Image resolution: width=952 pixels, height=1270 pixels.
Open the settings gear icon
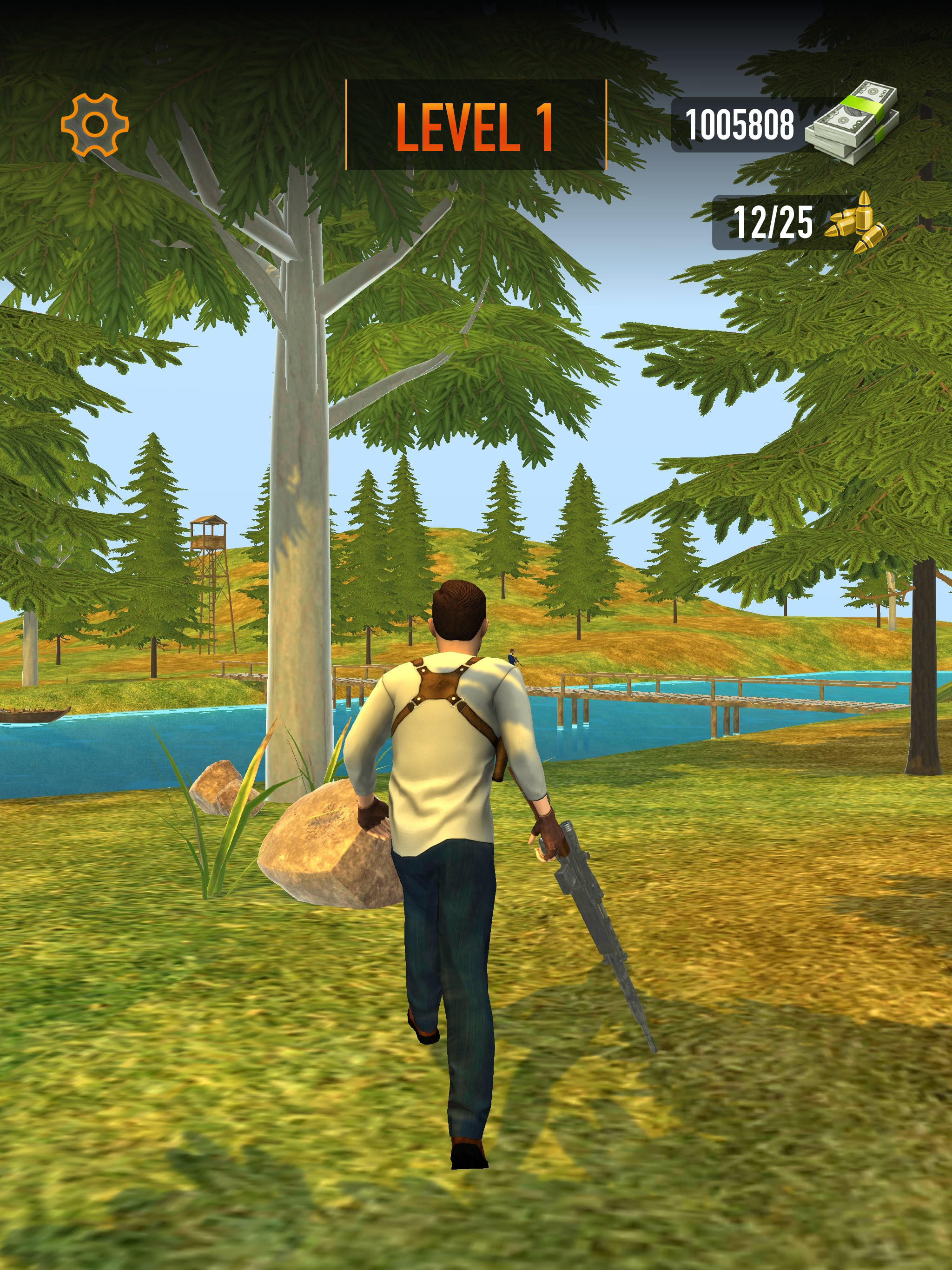pyautogui.click(x=95, y=125)
